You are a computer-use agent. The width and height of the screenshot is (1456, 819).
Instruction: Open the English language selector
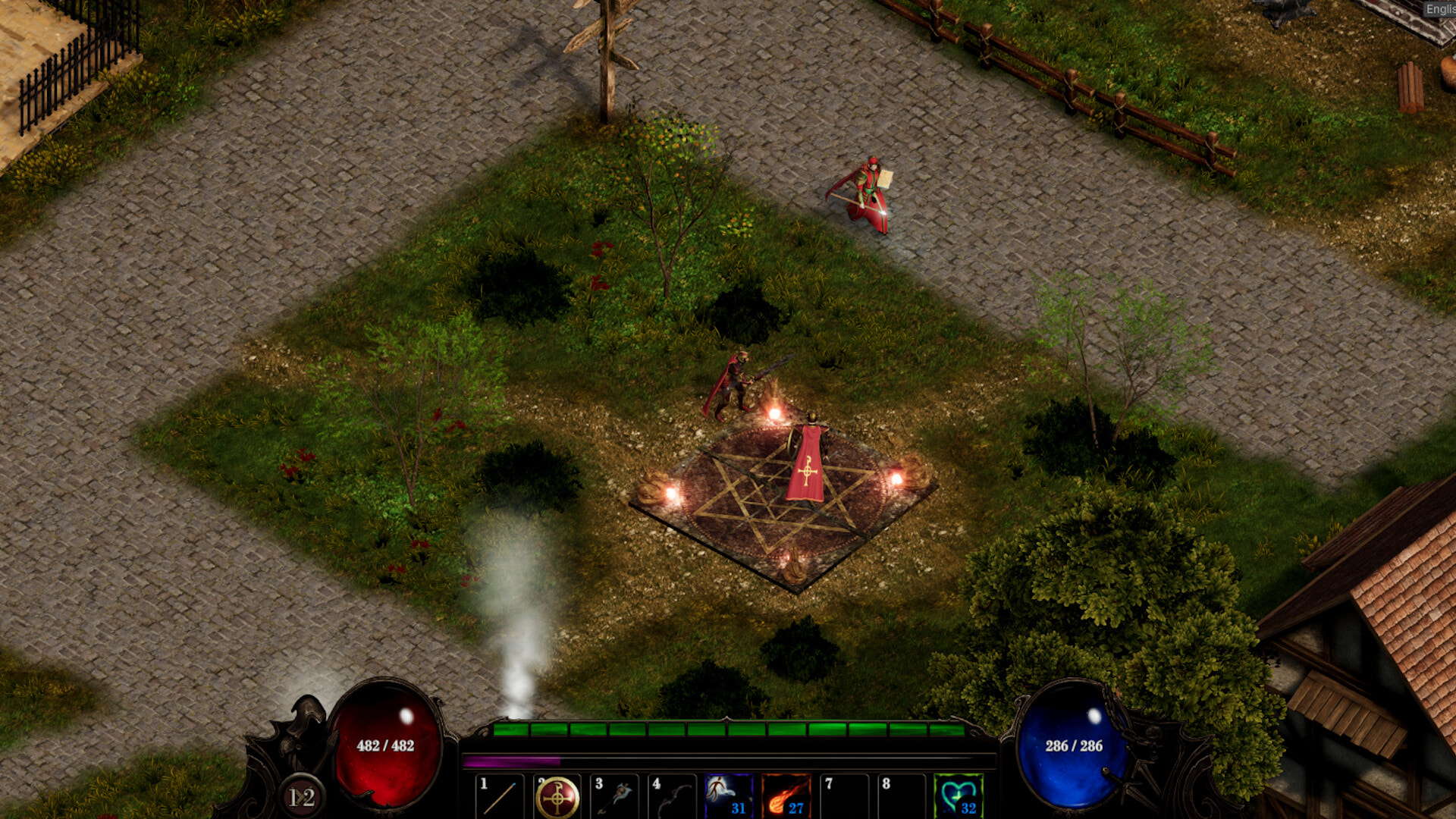click(1439, 9)
